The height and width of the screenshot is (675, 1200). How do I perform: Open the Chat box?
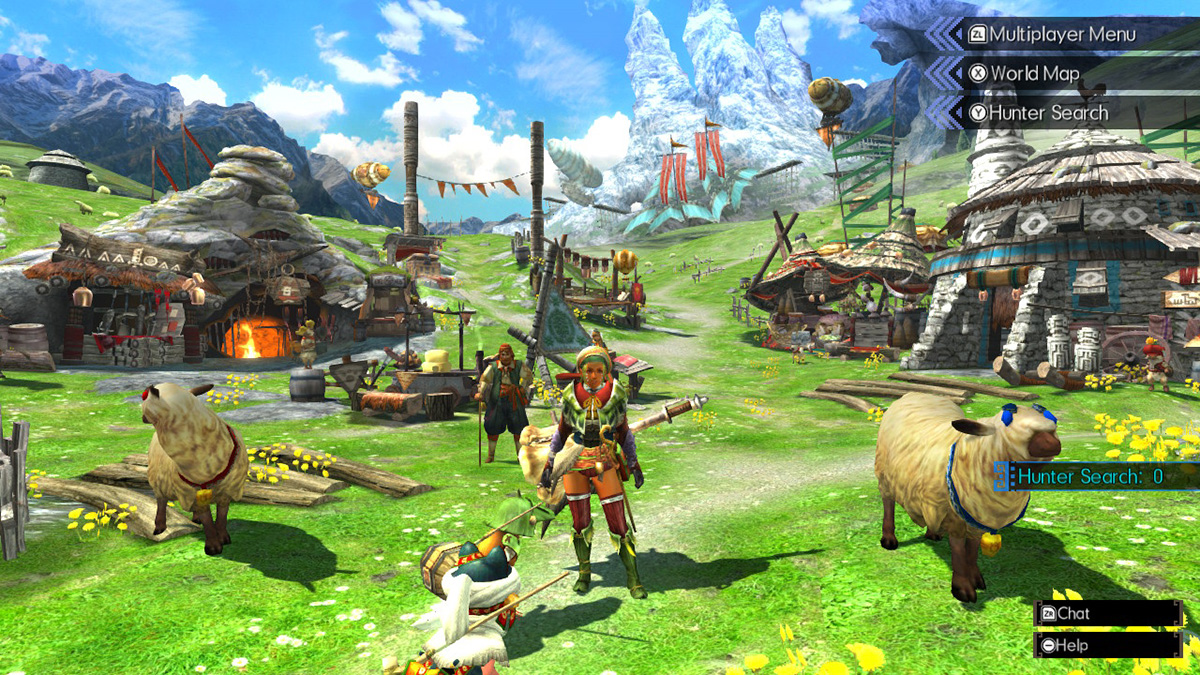1108,613
